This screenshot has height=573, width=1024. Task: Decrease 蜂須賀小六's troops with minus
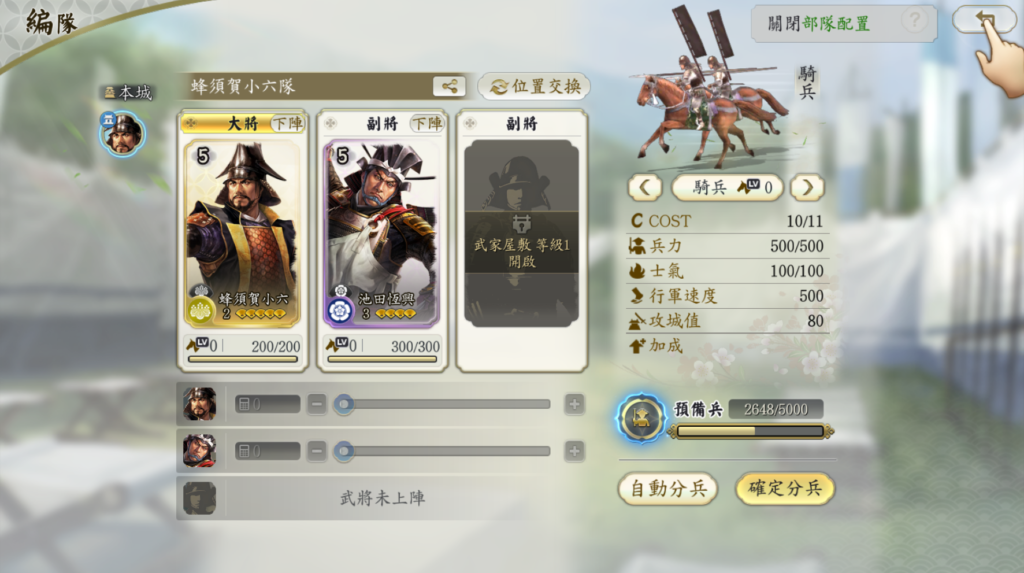coord(317,404)
